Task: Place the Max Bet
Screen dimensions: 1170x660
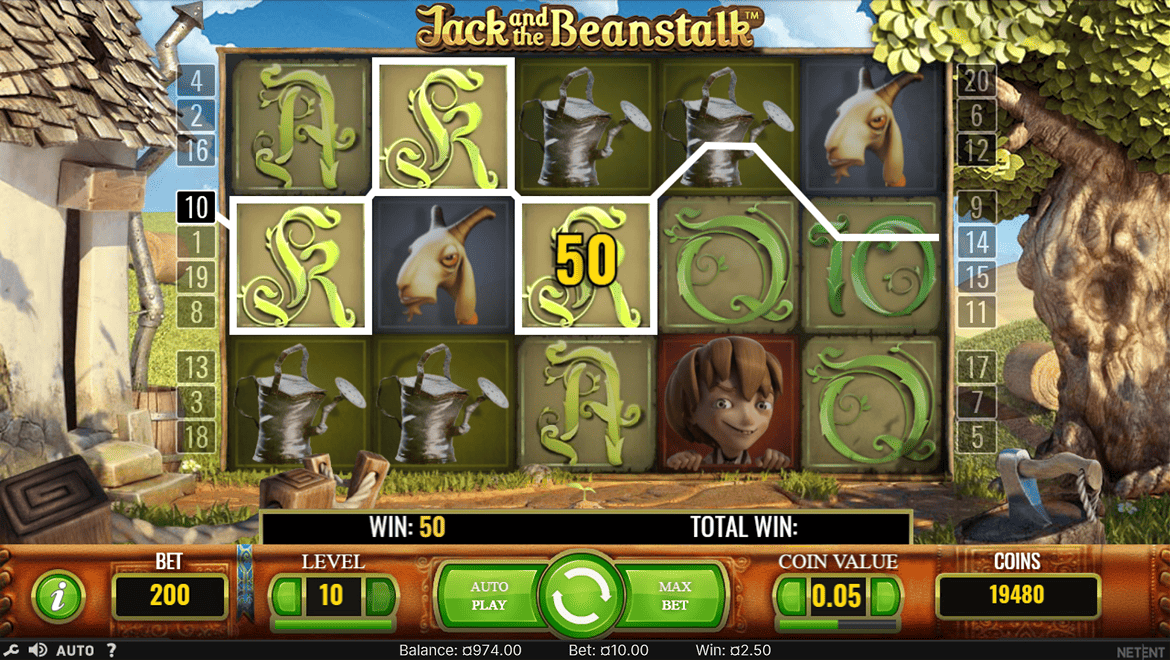Action: 675,596
